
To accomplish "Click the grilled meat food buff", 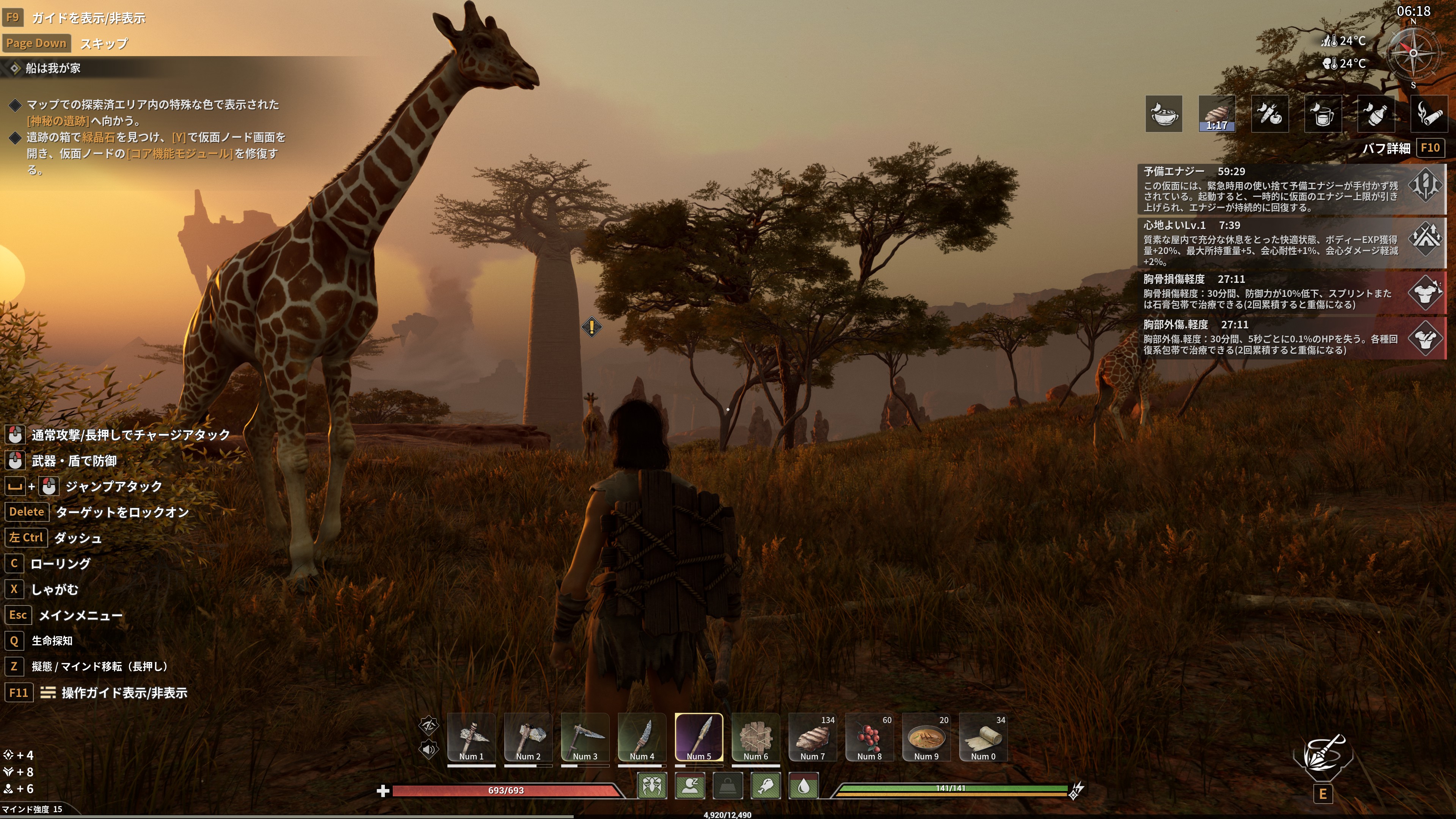I will [x=1216, y=114].
